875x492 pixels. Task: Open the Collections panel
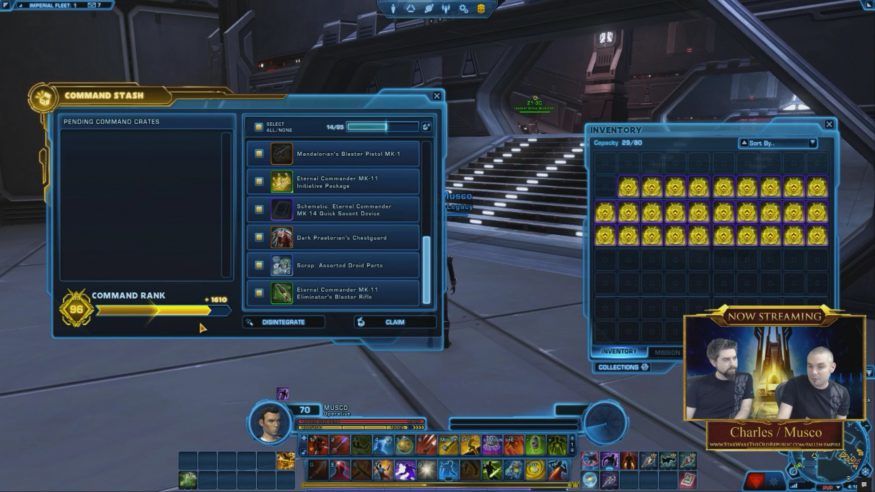[x=623, y=367]
